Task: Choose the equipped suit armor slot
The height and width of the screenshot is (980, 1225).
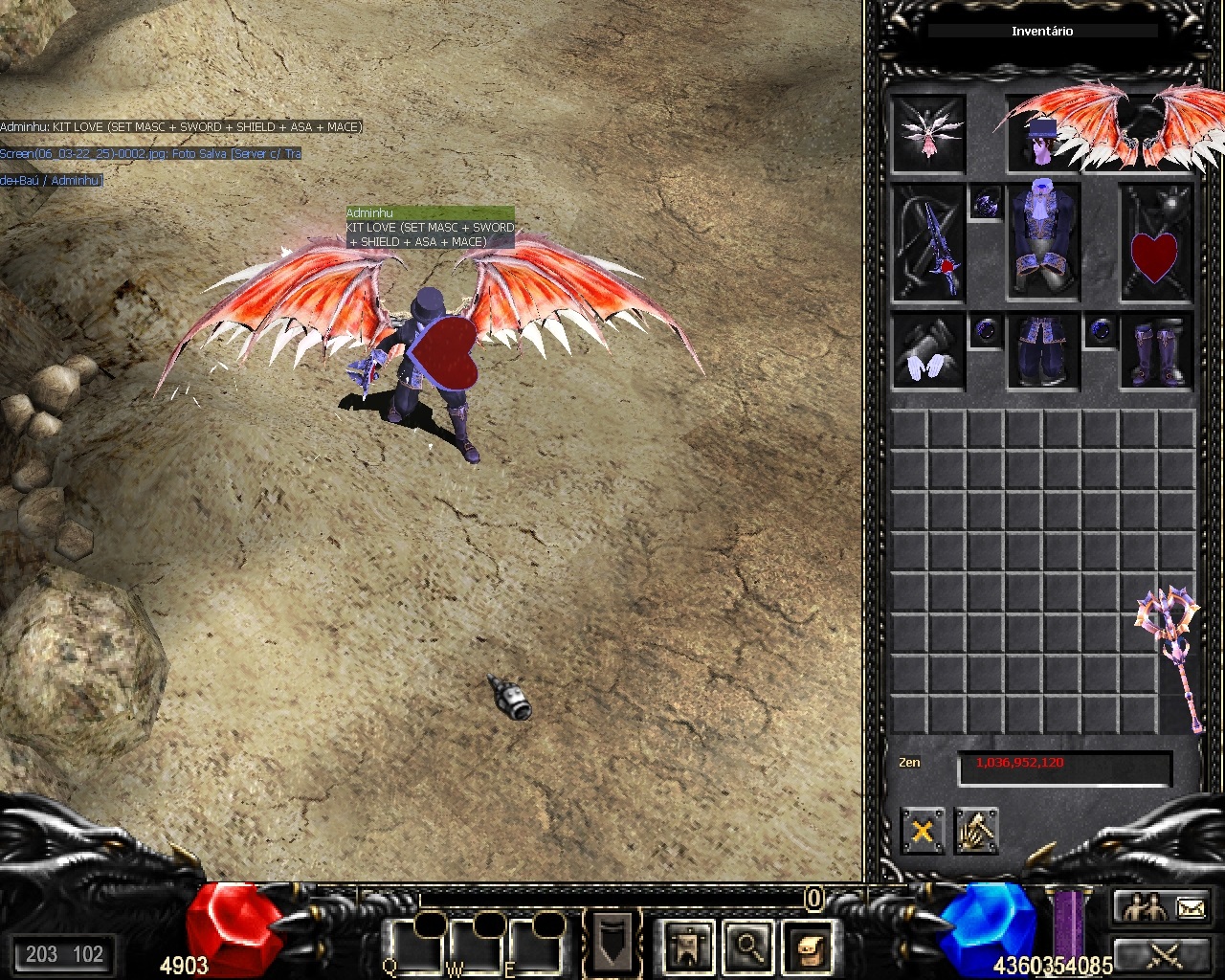Action: click(1043, 241)
